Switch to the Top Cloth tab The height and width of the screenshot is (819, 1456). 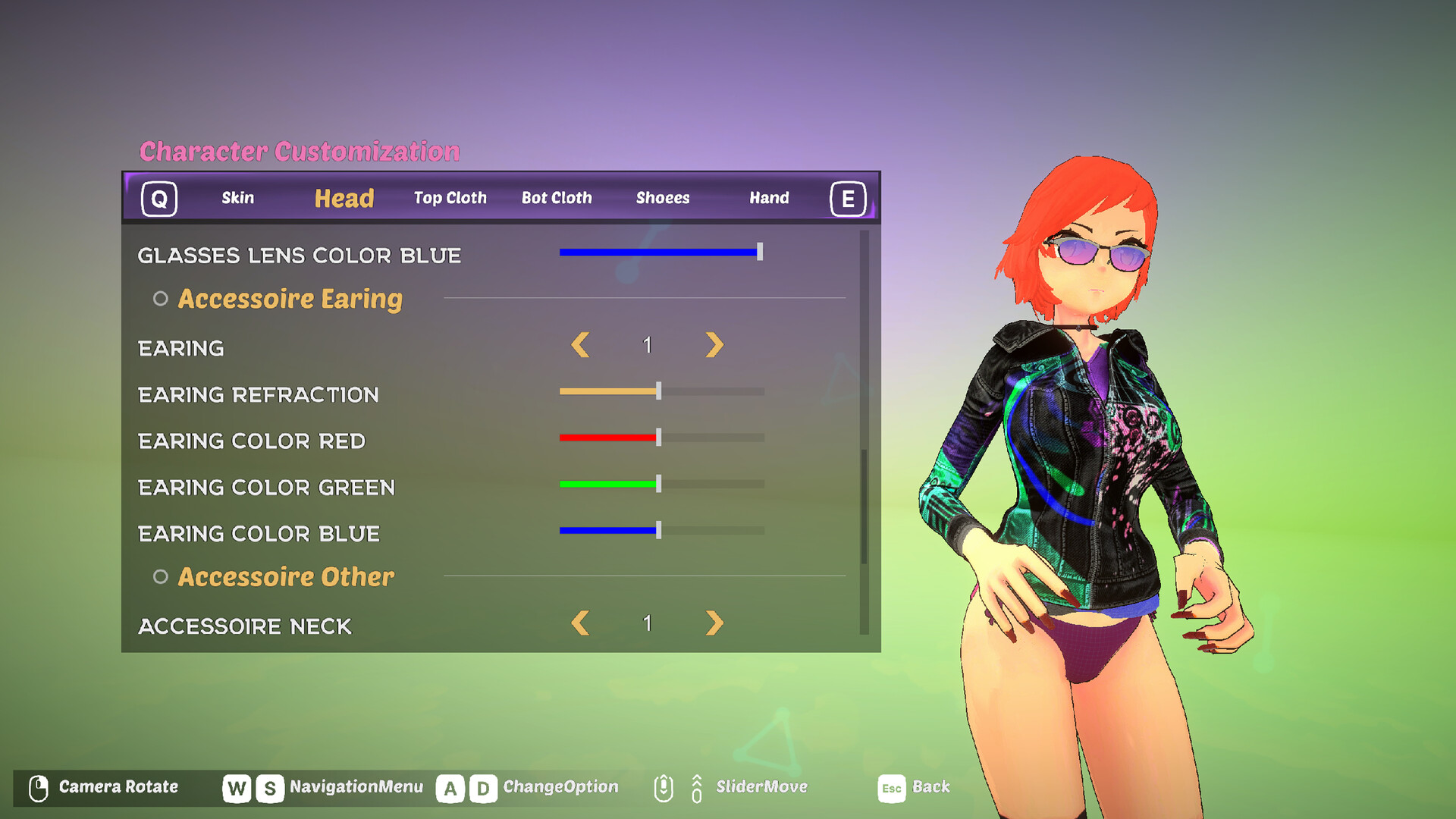pos(449,197)
